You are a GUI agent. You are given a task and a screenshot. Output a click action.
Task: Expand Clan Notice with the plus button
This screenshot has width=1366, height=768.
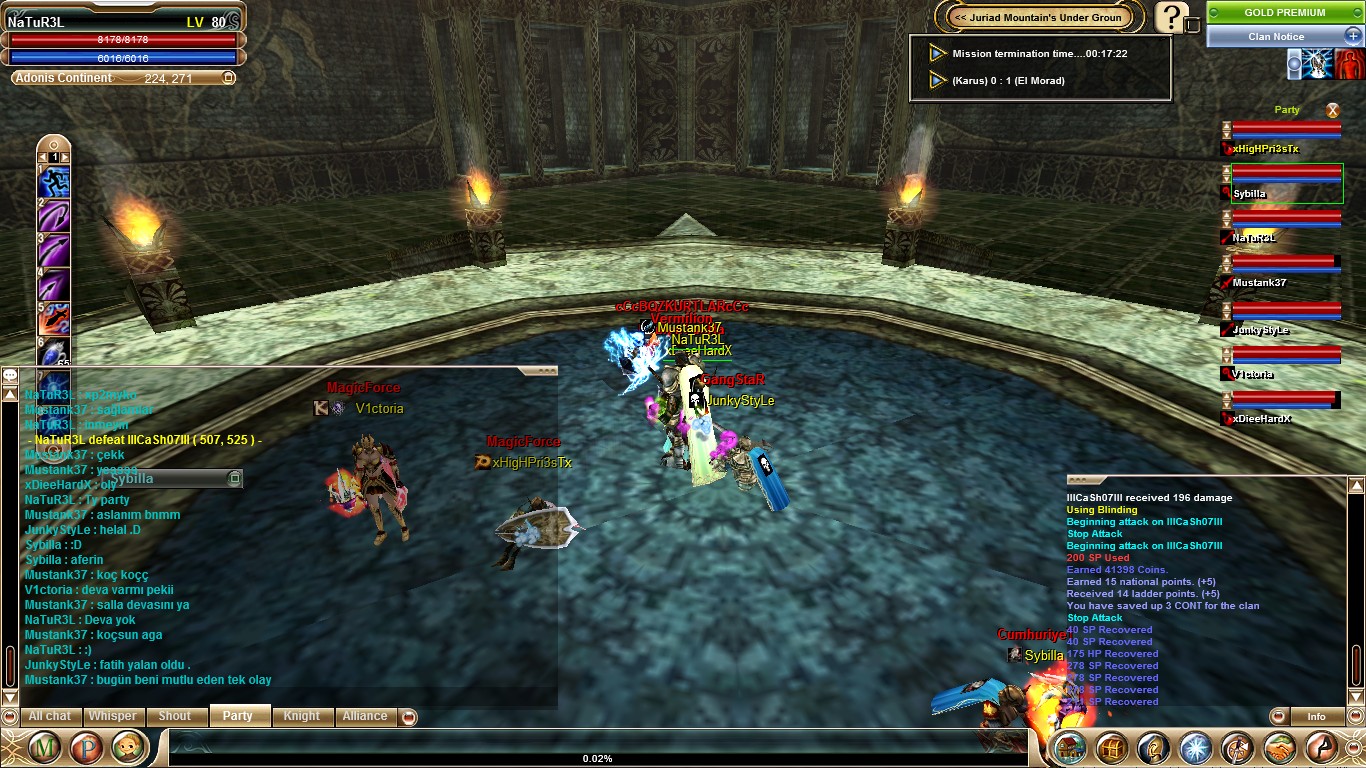pyautogui.click(x=1351, y=36)
